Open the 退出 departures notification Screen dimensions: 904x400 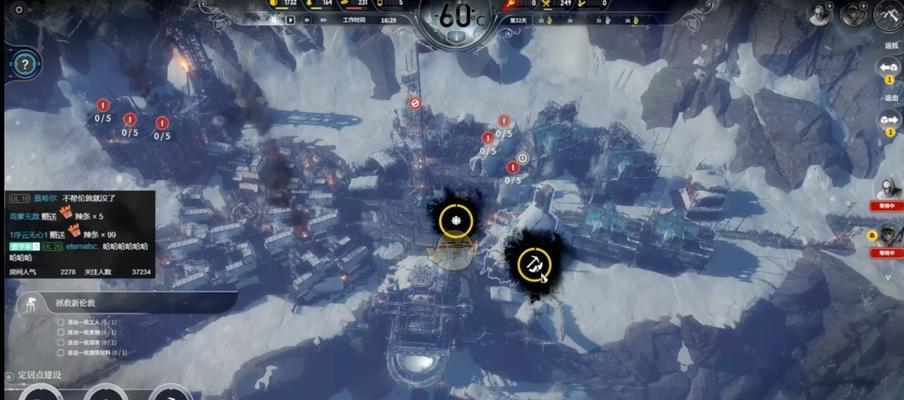(889, 120)
